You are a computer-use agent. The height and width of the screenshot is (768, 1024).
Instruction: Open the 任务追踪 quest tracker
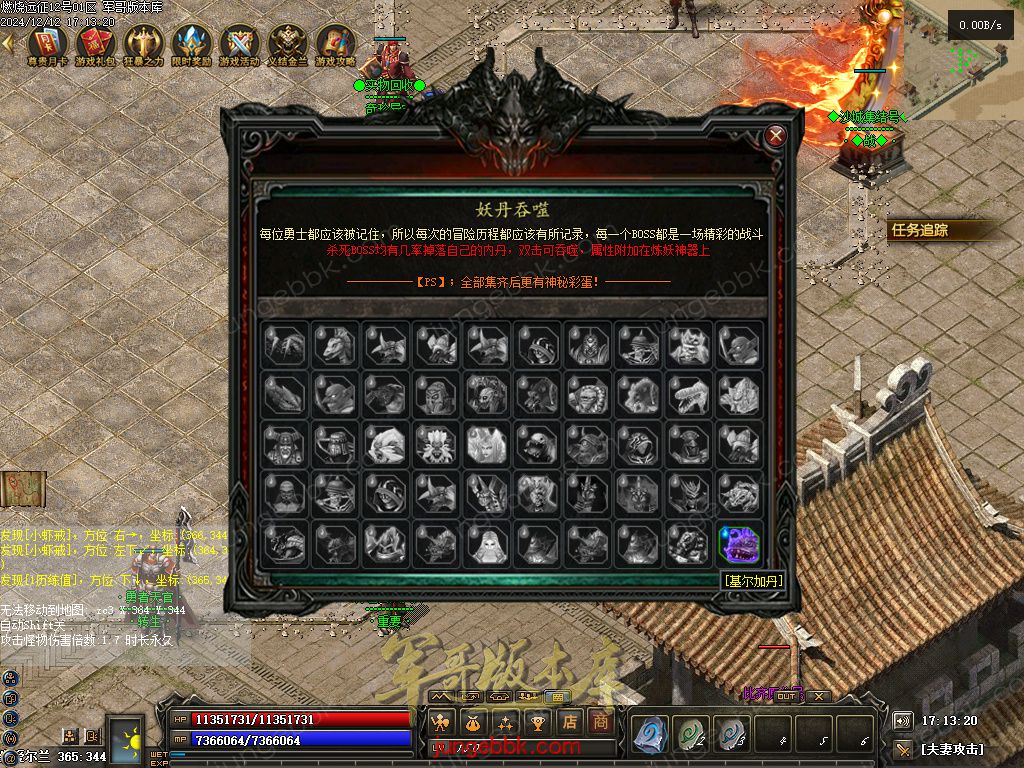920,230
